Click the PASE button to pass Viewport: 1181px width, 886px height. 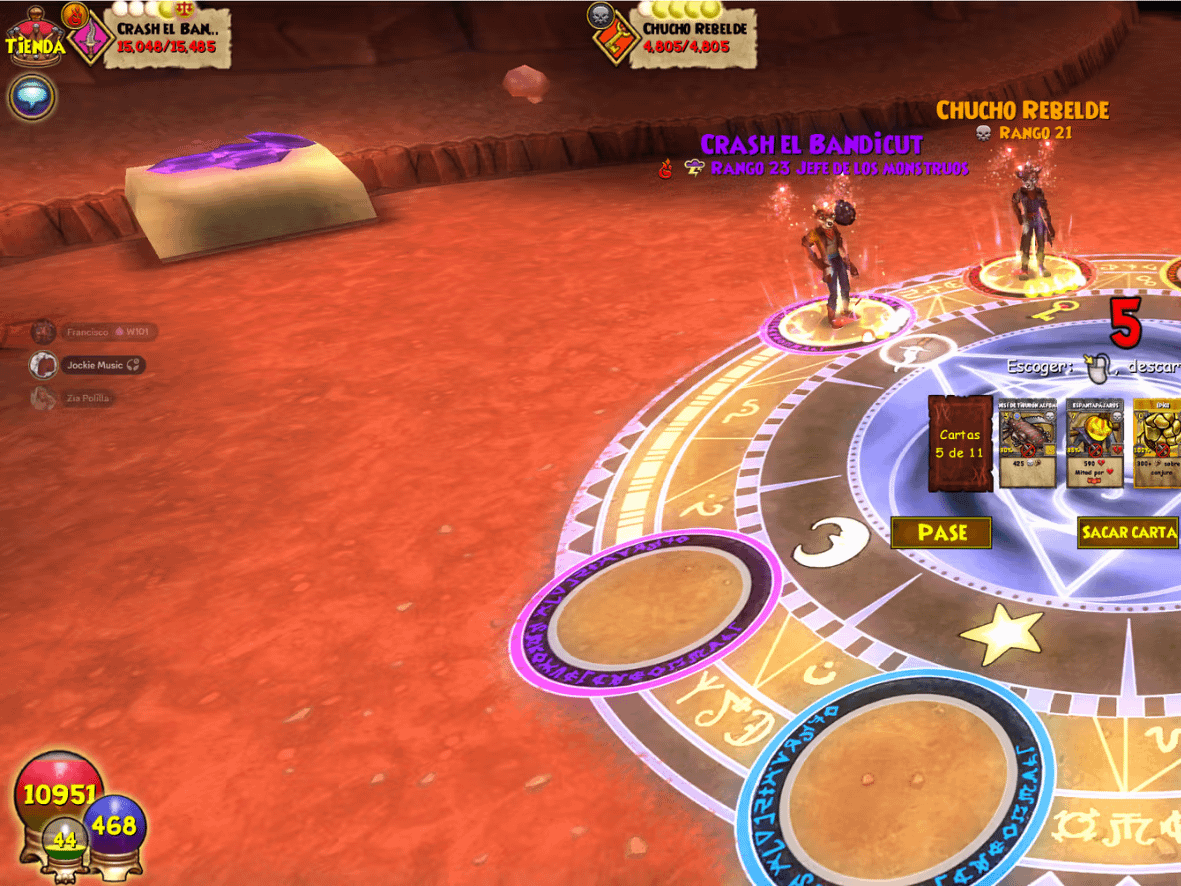pos(941,533)
